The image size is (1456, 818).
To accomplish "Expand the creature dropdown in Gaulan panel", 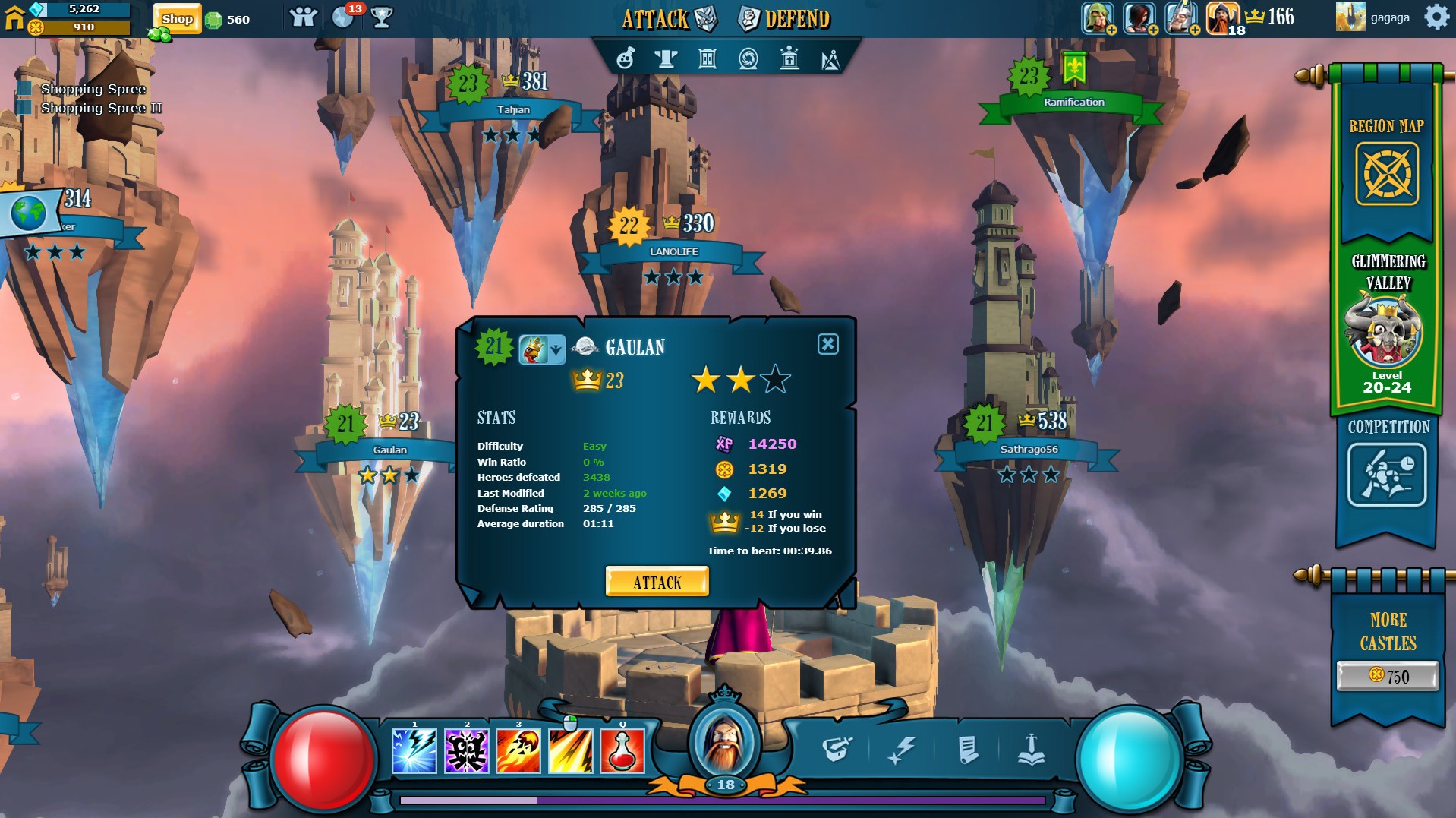I will pos(556,350).
